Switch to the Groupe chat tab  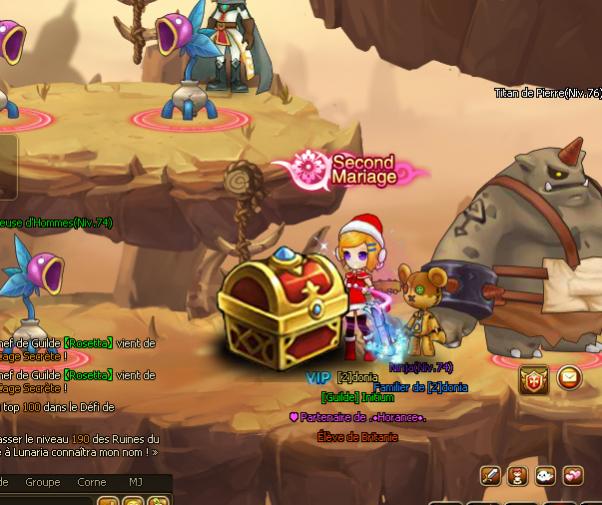coord(43,482)
